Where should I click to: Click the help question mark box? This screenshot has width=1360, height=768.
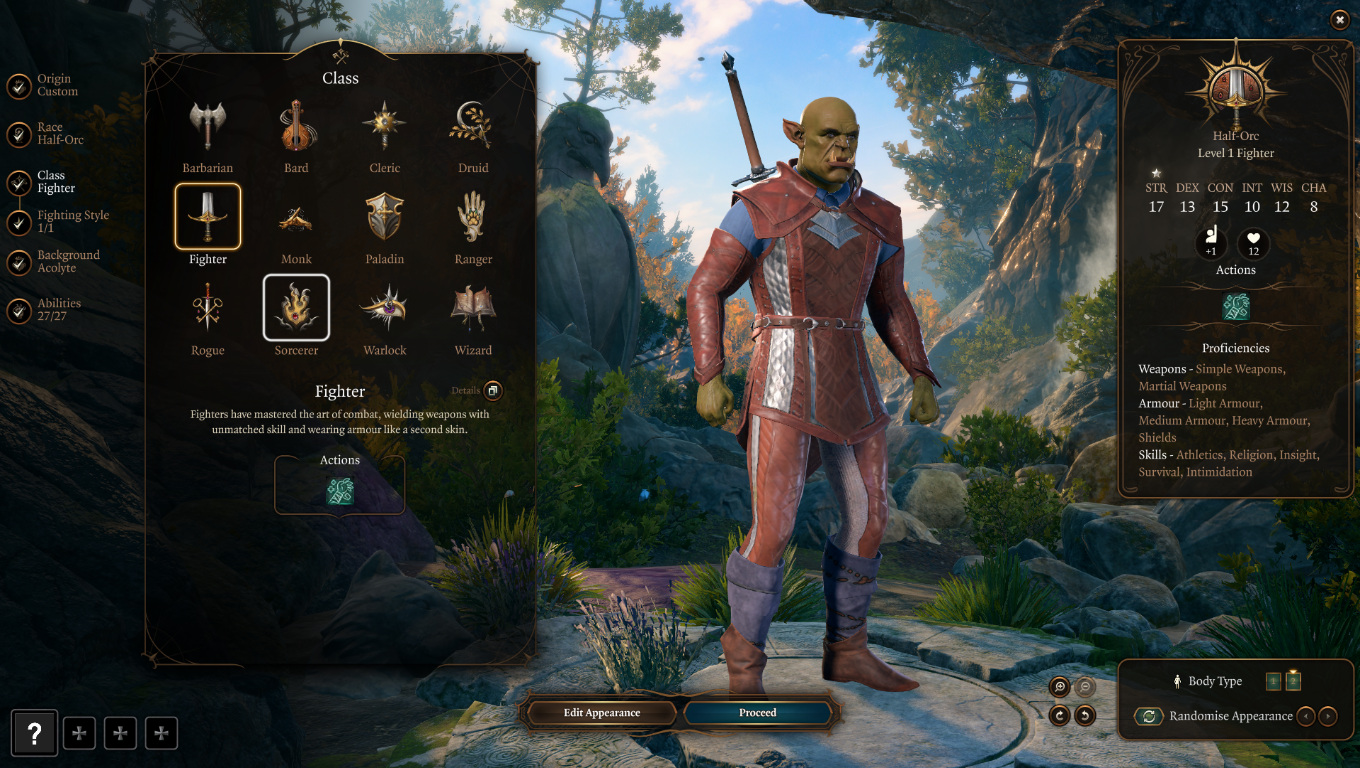coord(35,733)
